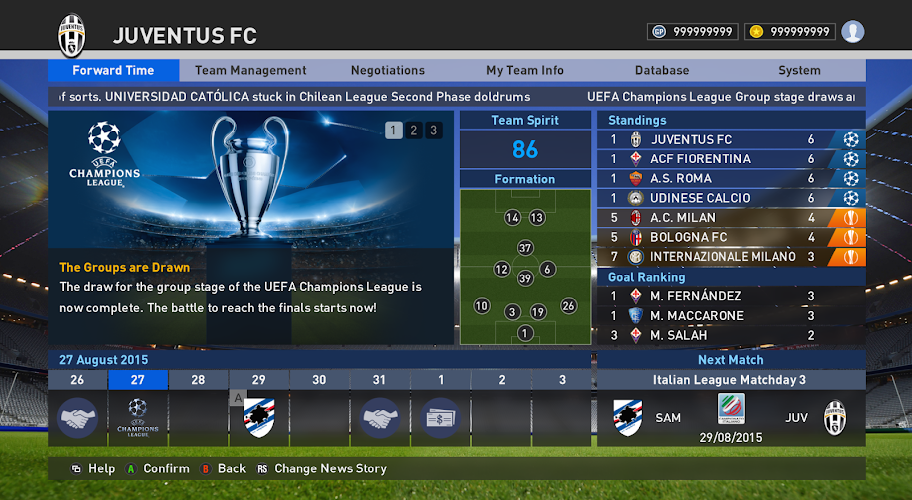
Task: Click the user profile avatar icon
Action: click(x=852, y=32)
